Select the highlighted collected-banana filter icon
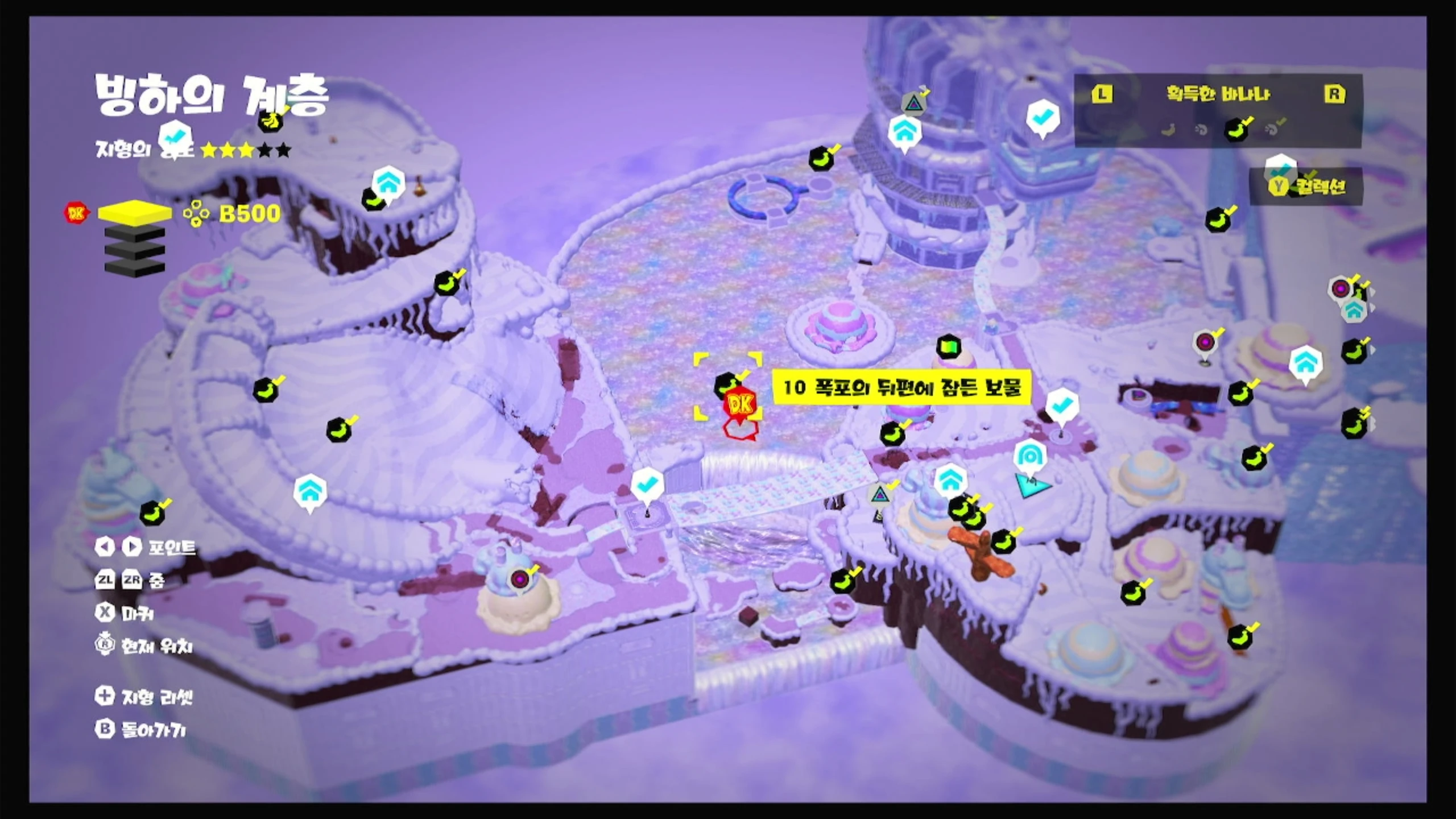 pyautogui.click(x=1237, y=130)
